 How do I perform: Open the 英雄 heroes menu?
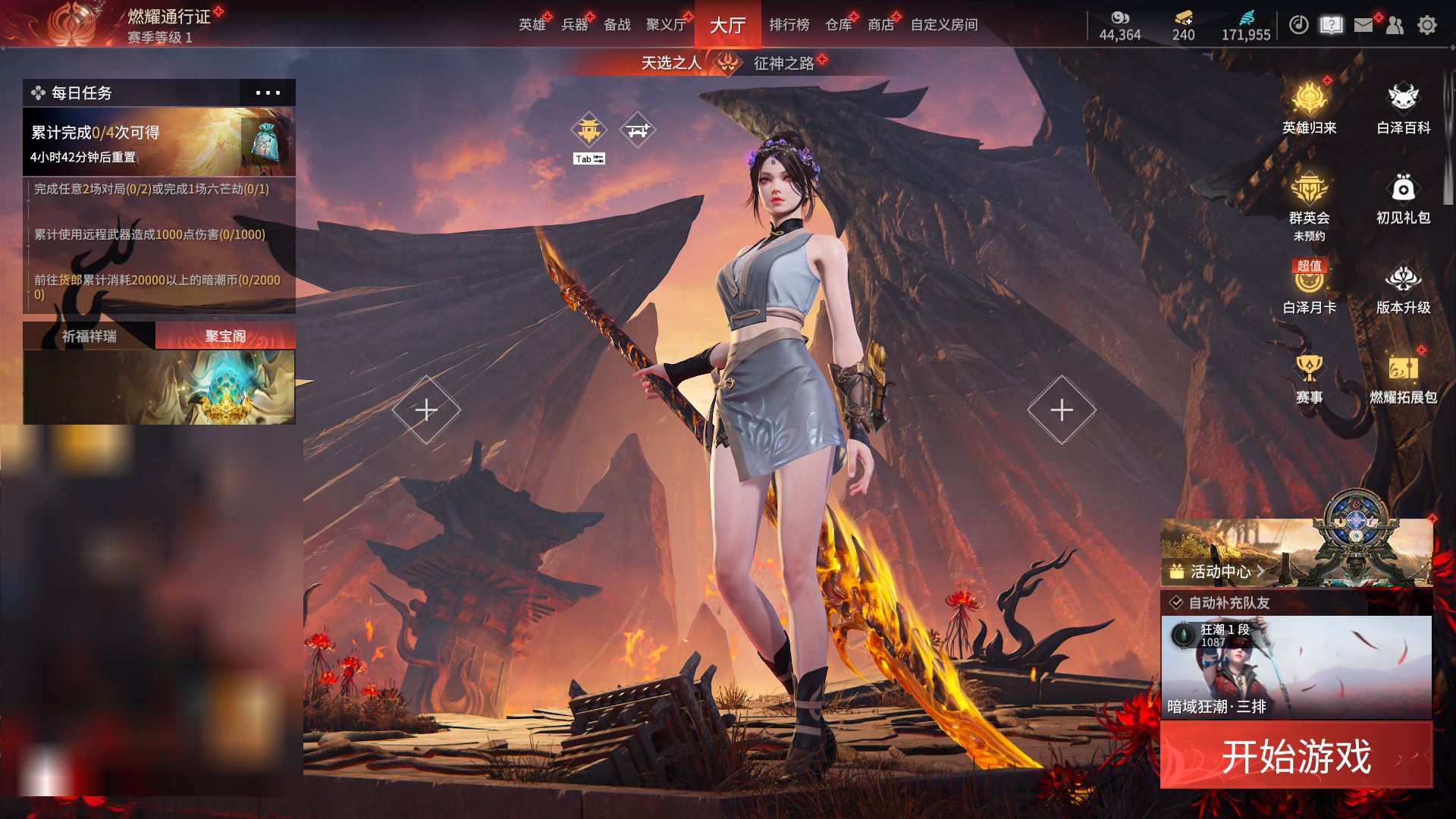(x=532, y=25)
